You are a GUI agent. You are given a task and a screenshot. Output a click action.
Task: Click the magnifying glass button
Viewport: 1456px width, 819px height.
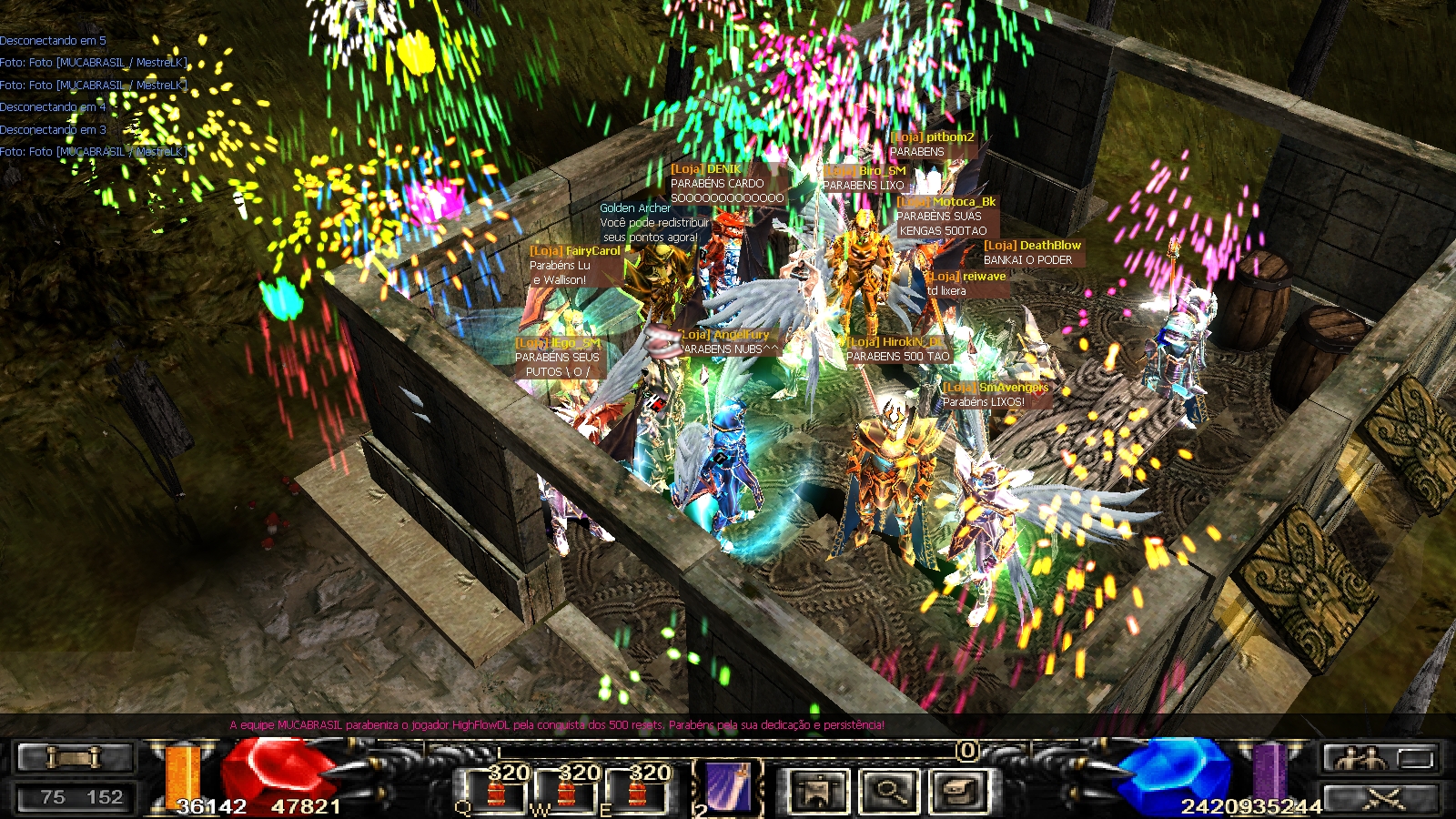click(887, 790)
